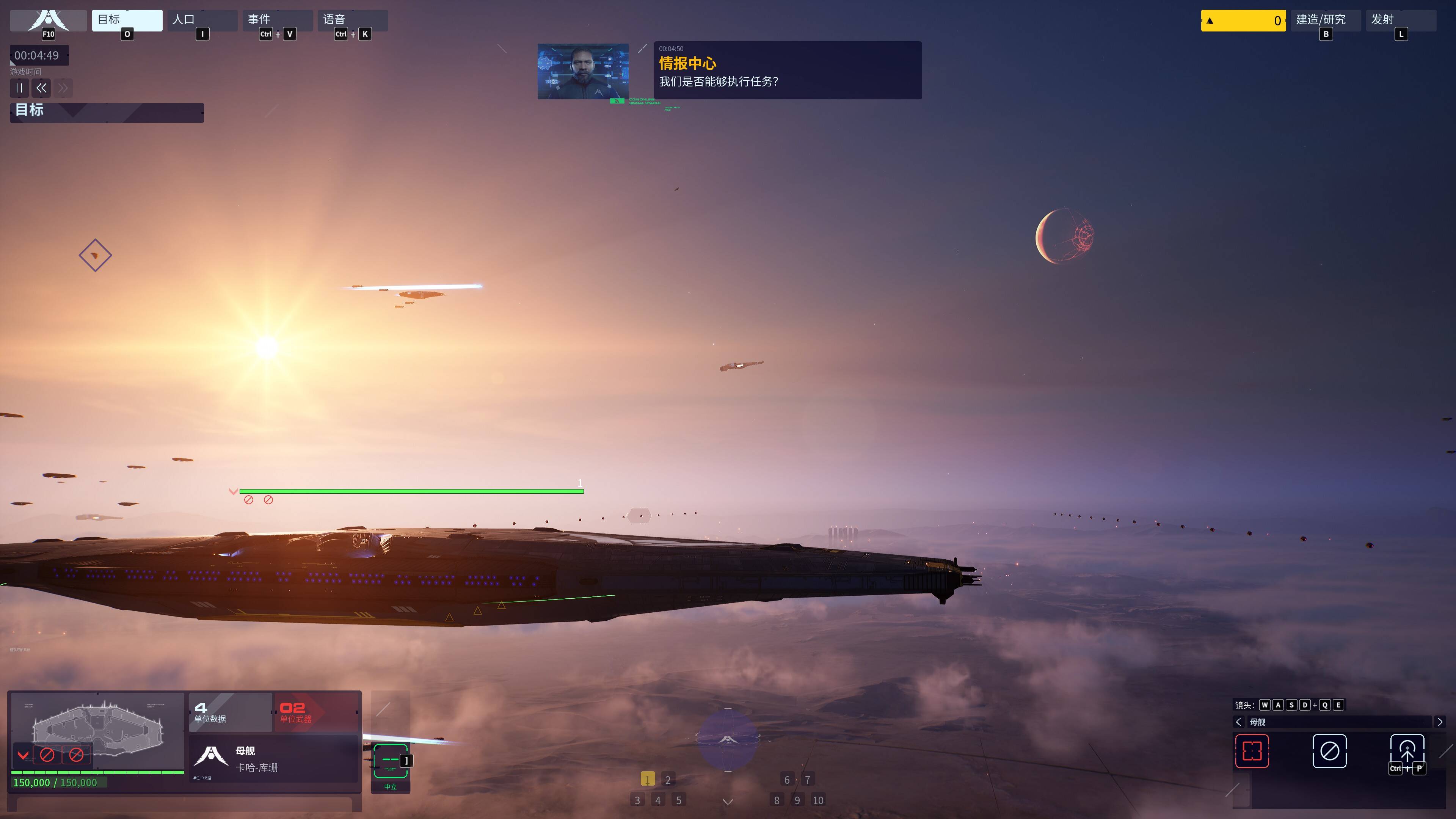
Task: Open the main menu via the faction logo
Action: coord(49,20)
